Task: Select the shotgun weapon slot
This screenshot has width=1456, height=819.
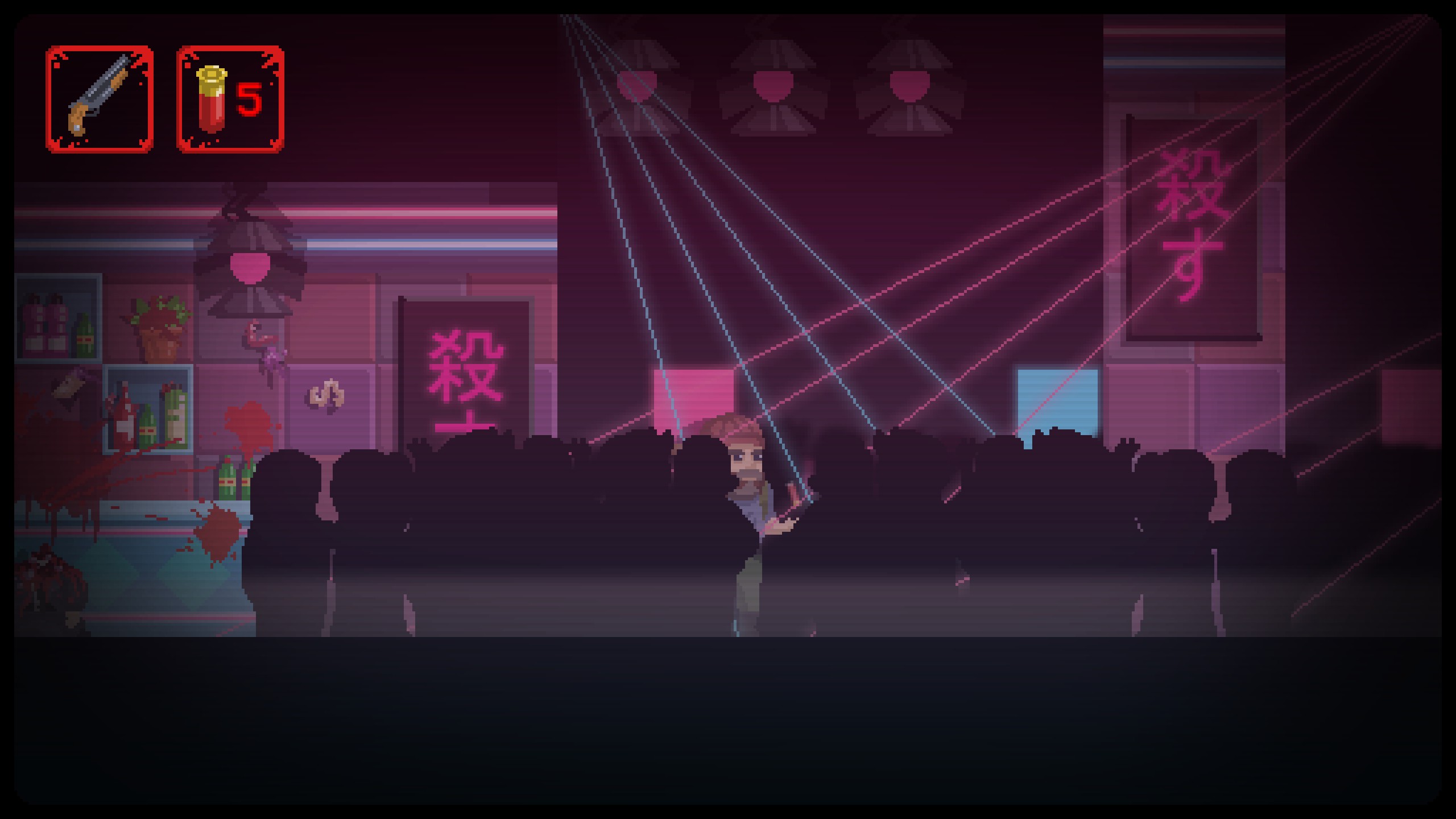Action: [100, 100]
